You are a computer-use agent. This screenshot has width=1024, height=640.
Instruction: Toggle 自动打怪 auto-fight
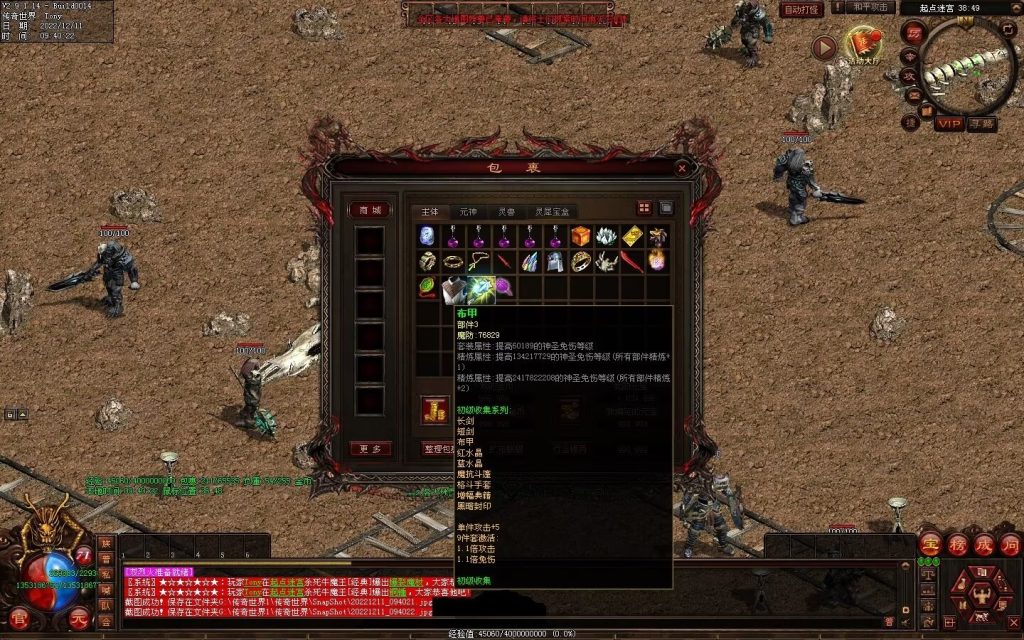[x=801, y=9]
